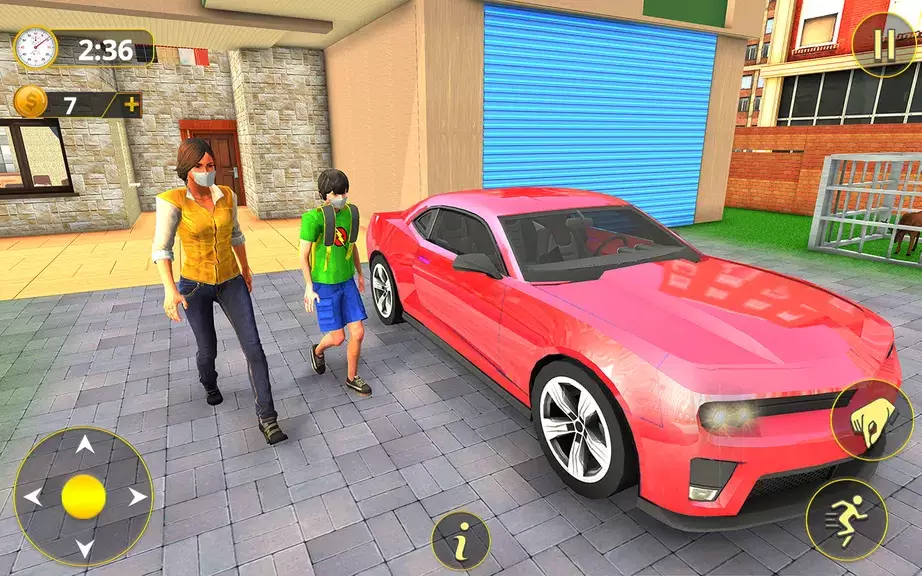Tap the hand interact button
This screenshot has height=576, width=922.
tap(871, 418)
